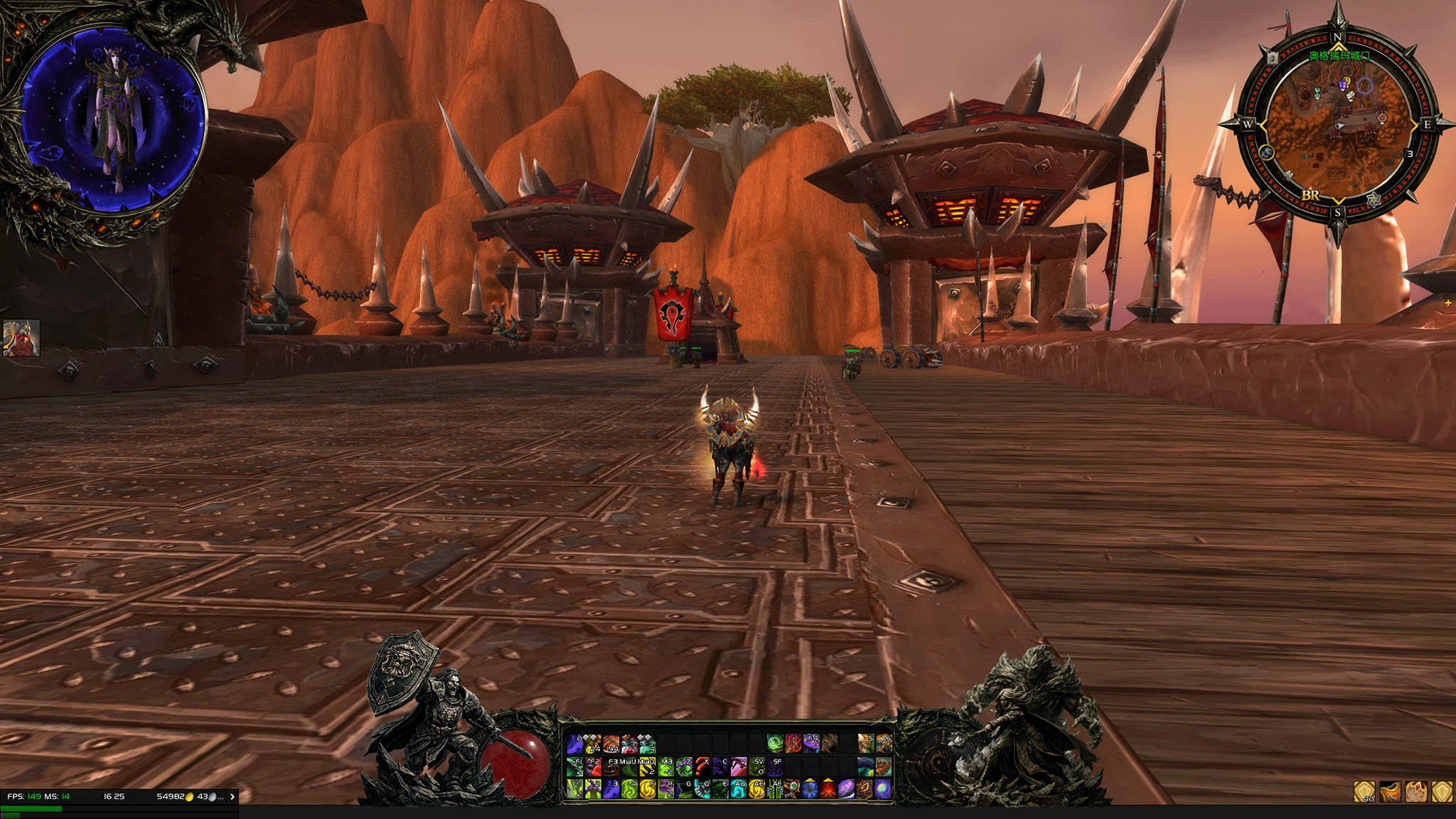
Task: Eat the food item with count 94
Action: 611,744
